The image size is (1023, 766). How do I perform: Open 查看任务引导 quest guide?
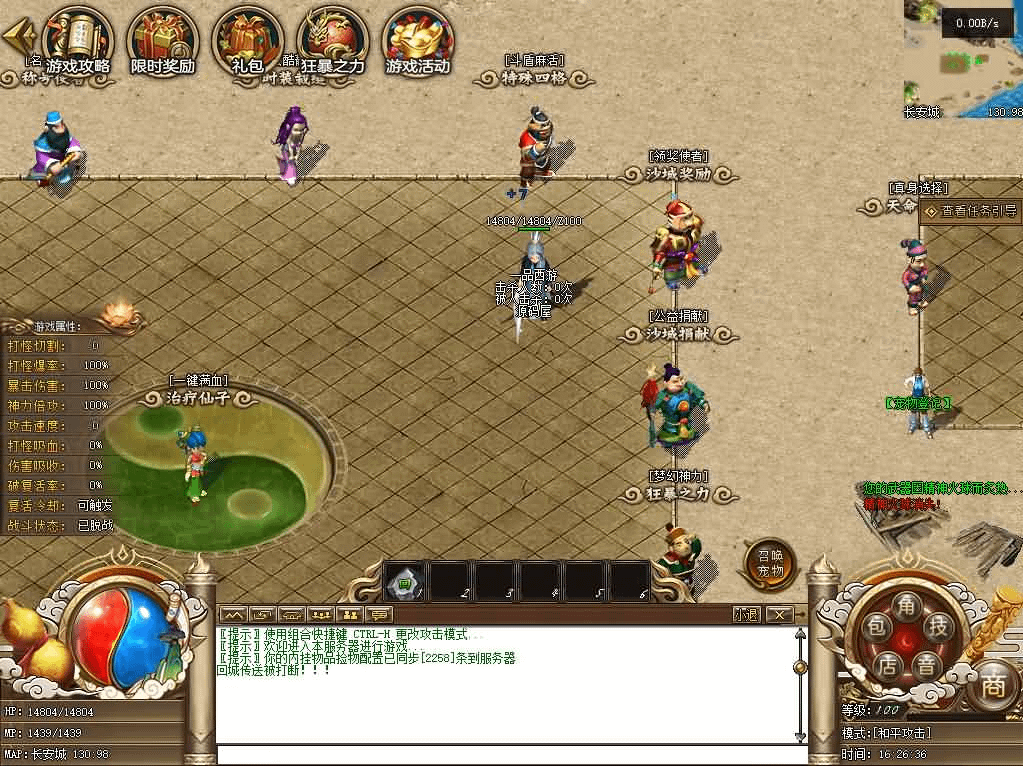(969, 211)
